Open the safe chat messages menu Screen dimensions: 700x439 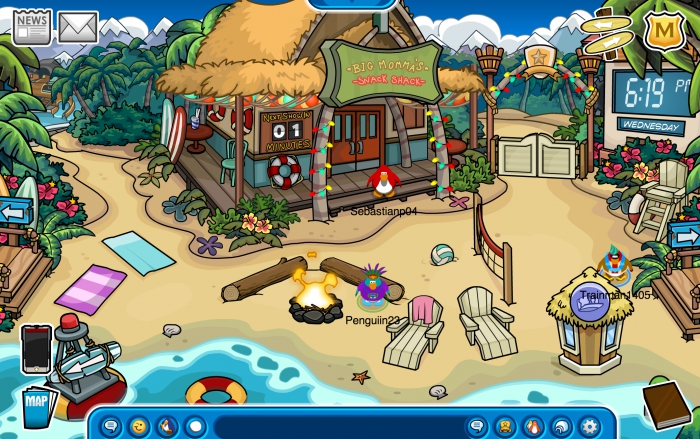pyautogui.click(x=111, y=426)
